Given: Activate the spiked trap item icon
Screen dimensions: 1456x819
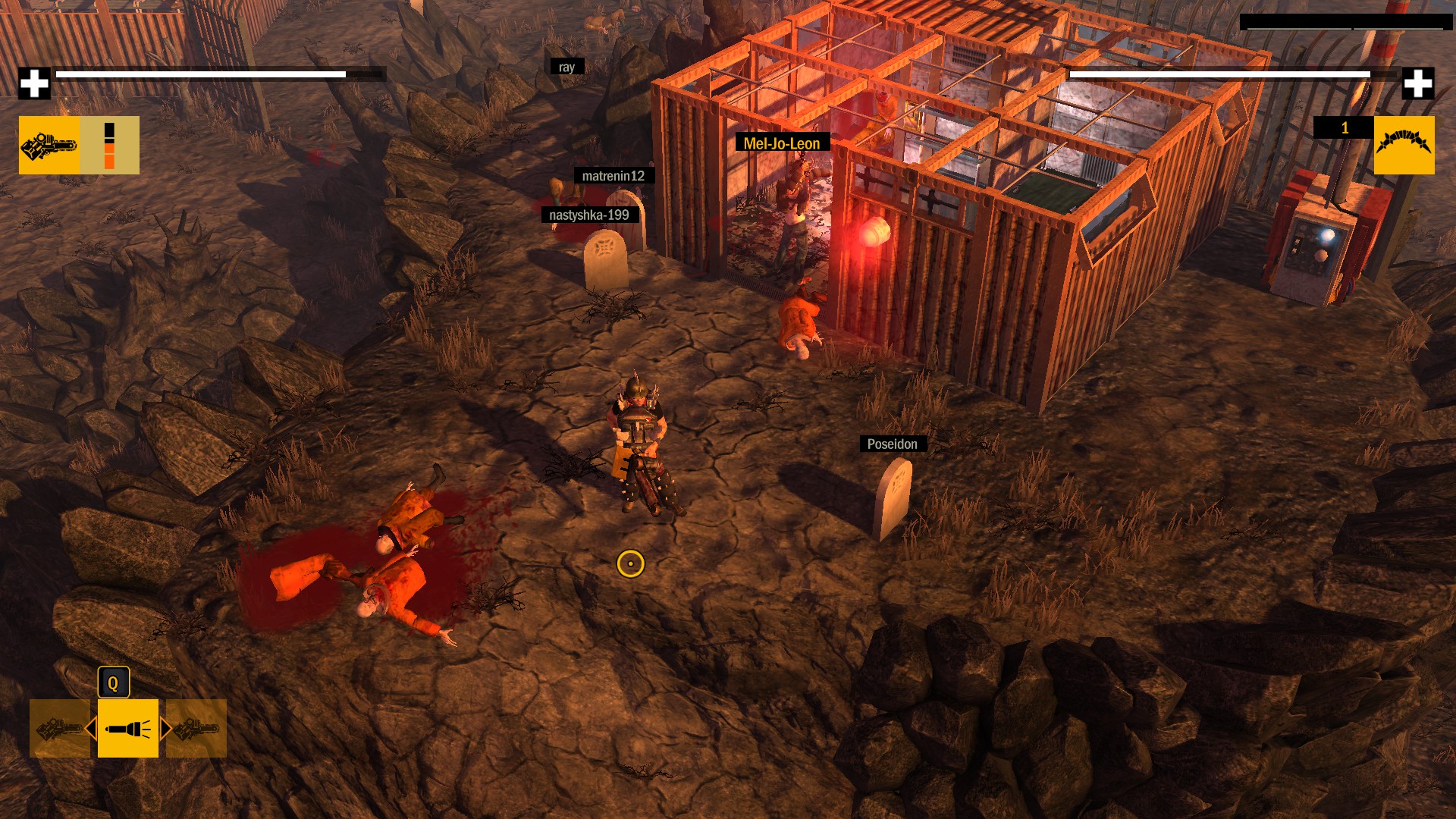Looking at the screenshot, I should click(1404, 145).
